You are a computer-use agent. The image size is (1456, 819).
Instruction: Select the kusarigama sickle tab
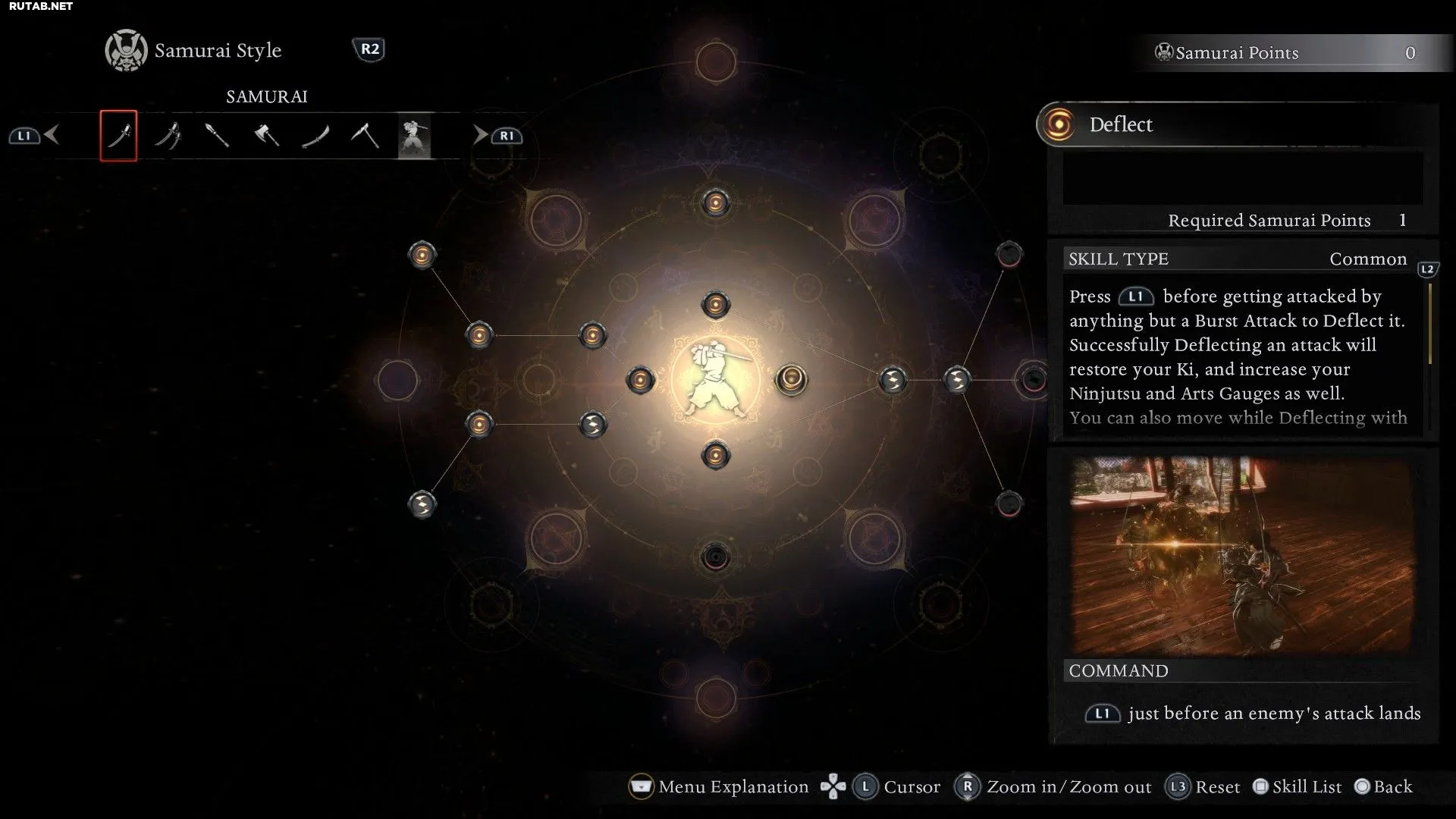(365, 136)
